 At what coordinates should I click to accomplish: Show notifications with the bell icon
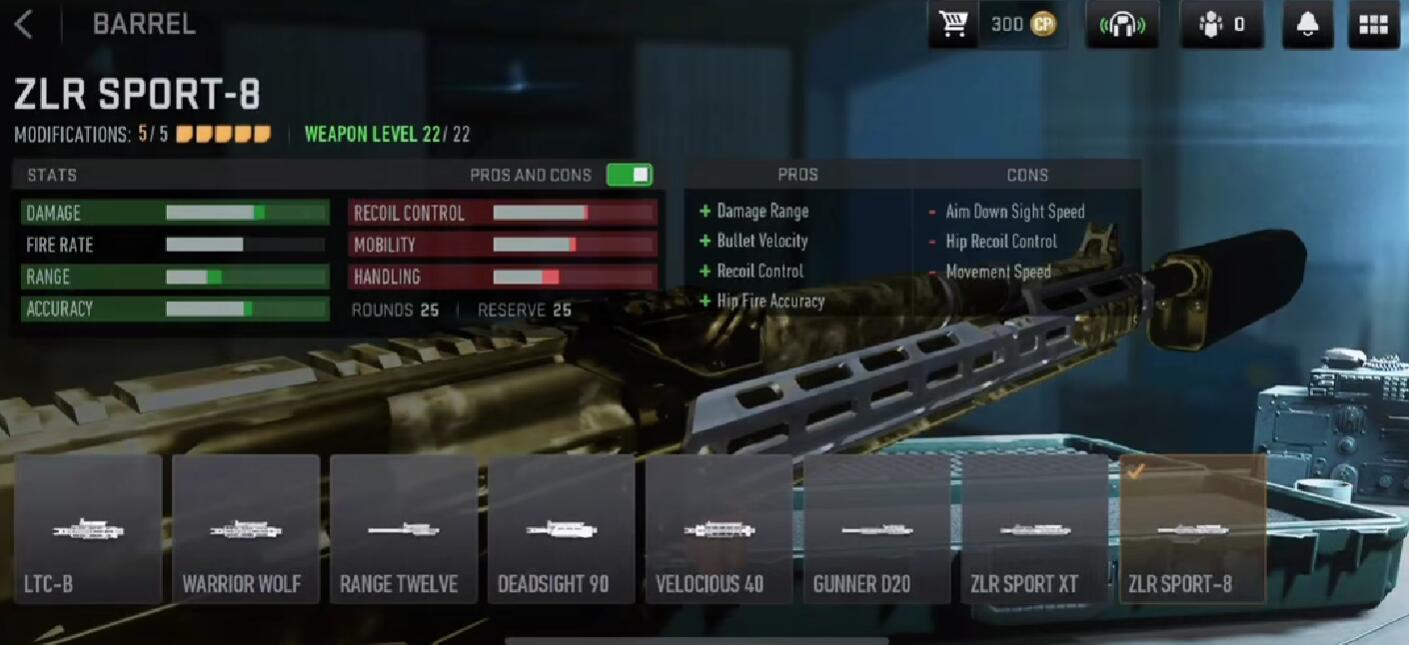1306,25
